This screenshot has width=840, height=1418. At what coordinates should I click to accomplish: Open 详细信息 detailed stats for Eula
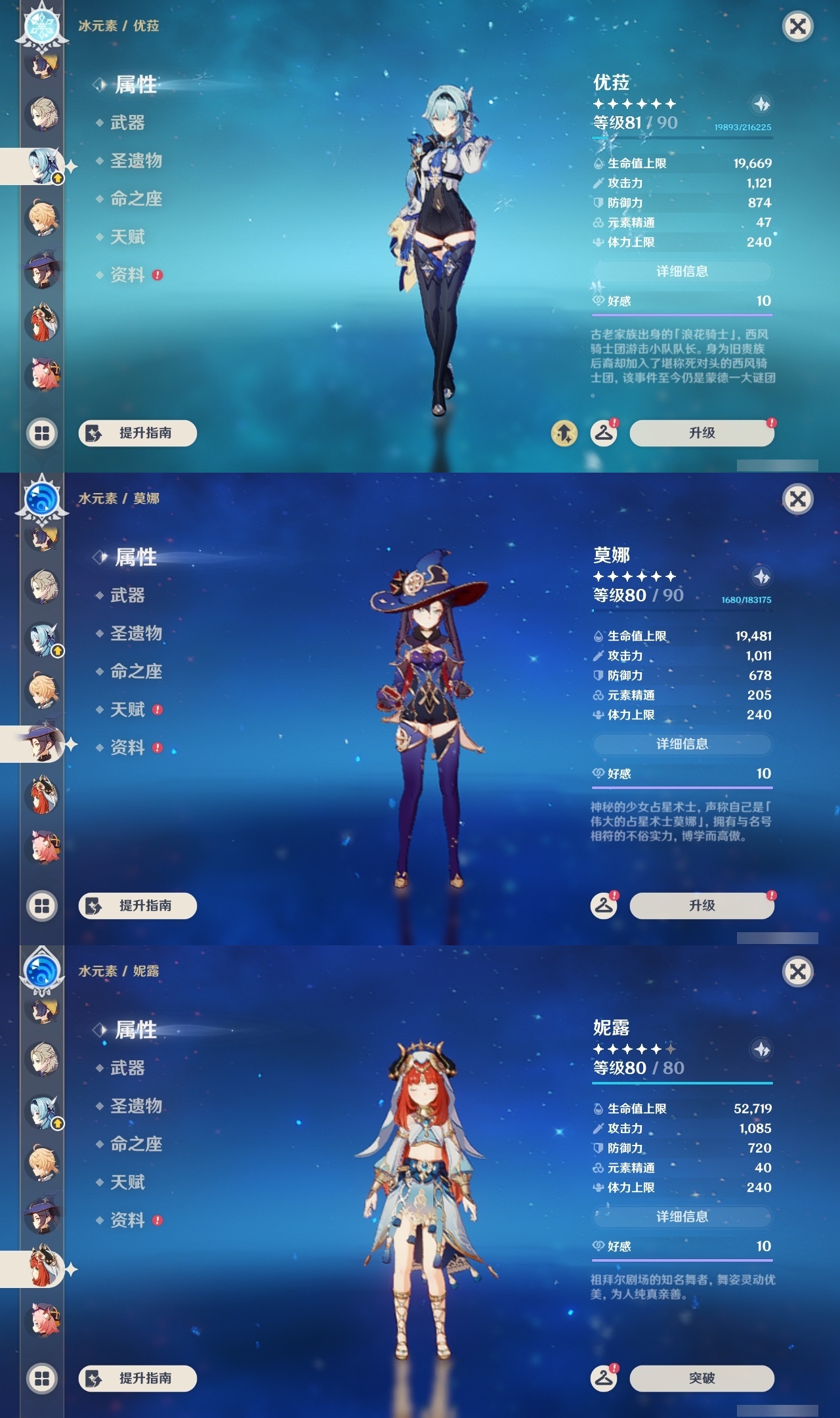[x=682, y=270]
